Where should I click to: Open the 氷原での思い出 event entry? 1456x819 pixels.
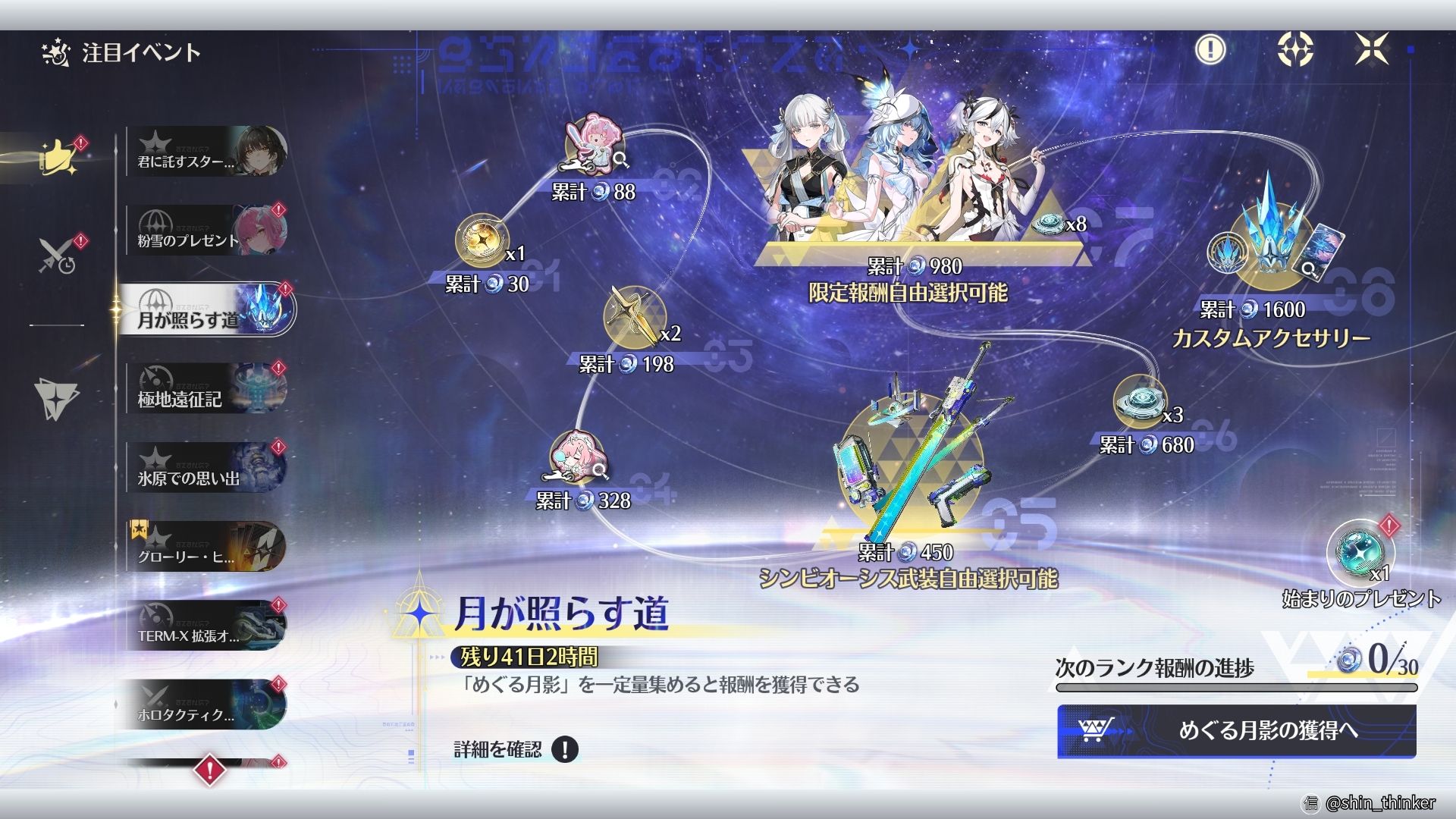point(205,468)
